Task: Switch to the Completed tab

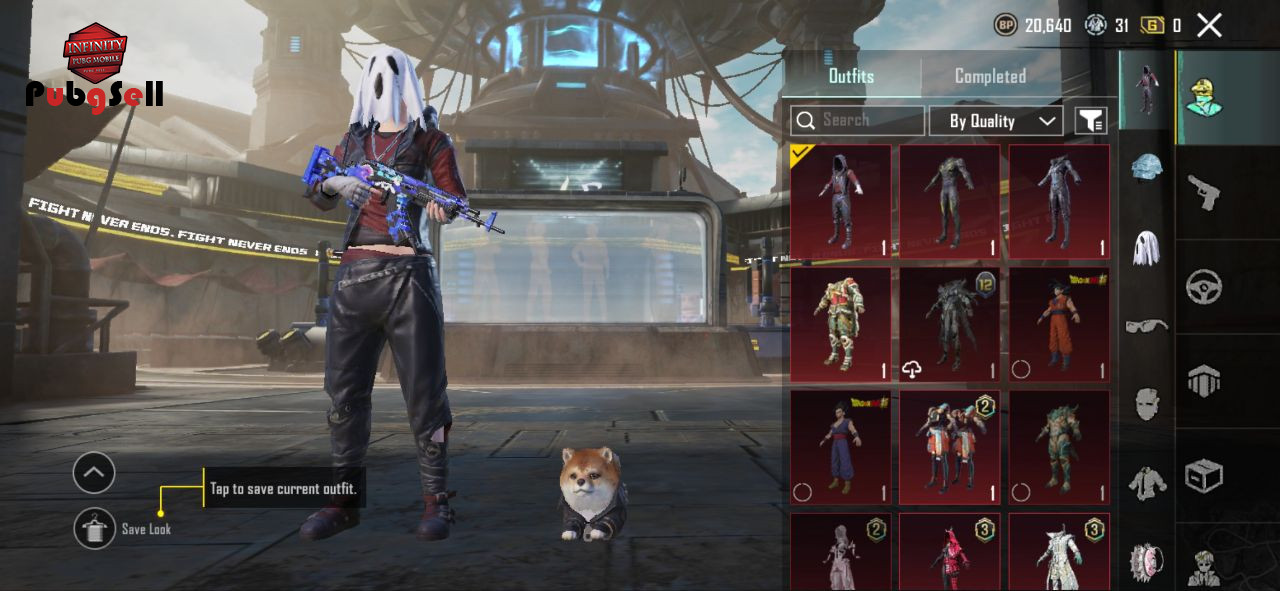Action: [990, 76]
